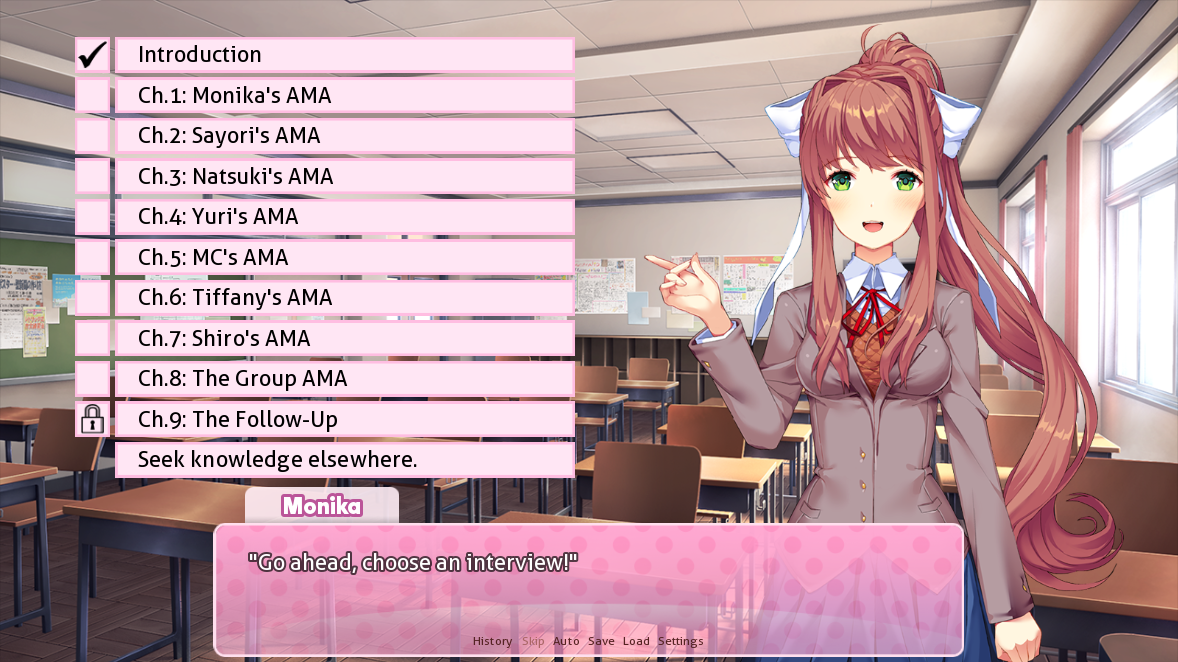
Task: Start Ch.6: Tiffany's AMA
Action: pos(344,298)
